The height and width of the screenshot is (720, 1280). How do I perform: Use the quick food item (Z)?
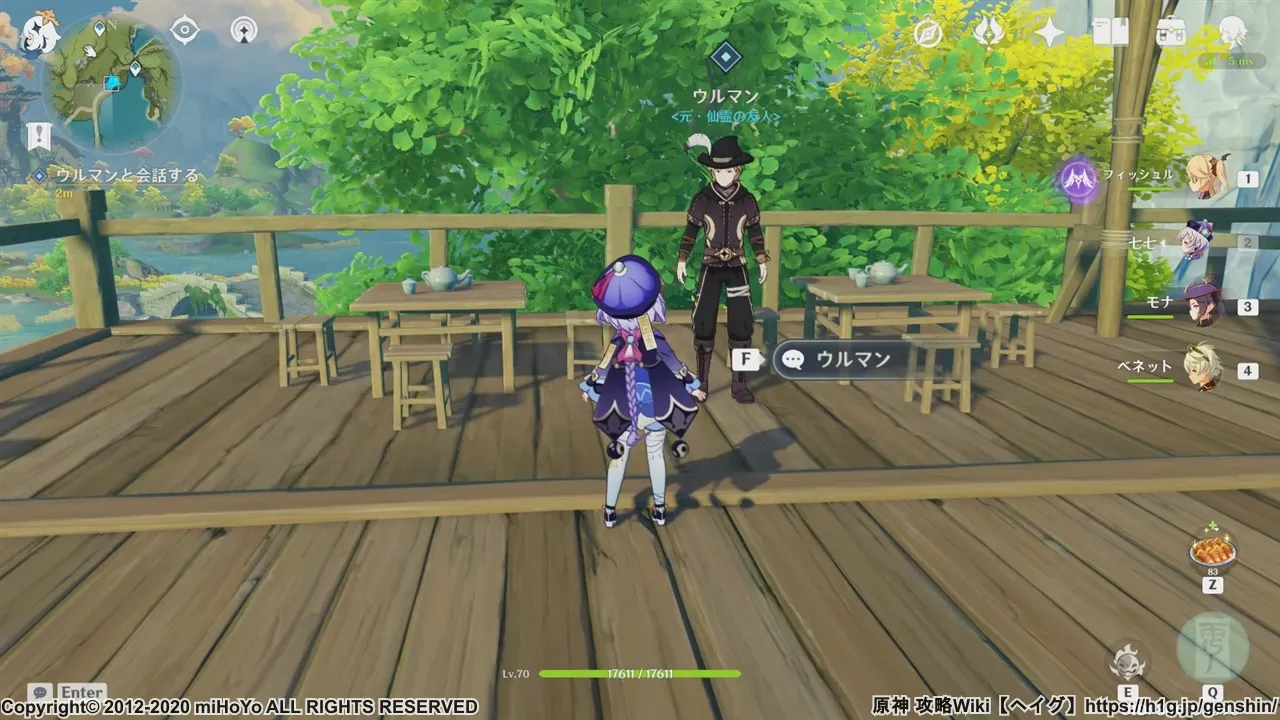(1214, 552)
